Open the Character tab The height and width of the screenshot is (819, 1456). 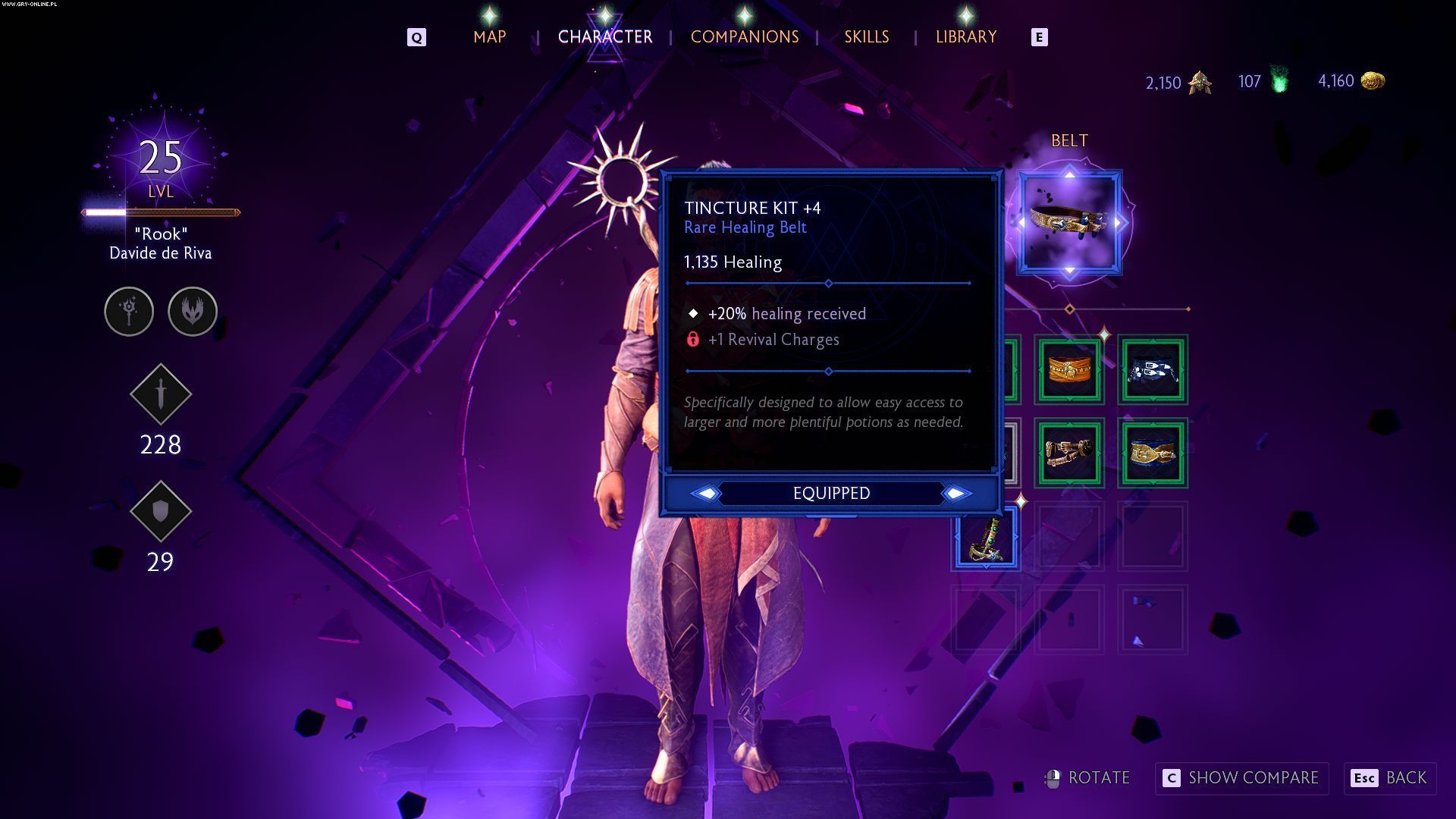coord(604,36)
